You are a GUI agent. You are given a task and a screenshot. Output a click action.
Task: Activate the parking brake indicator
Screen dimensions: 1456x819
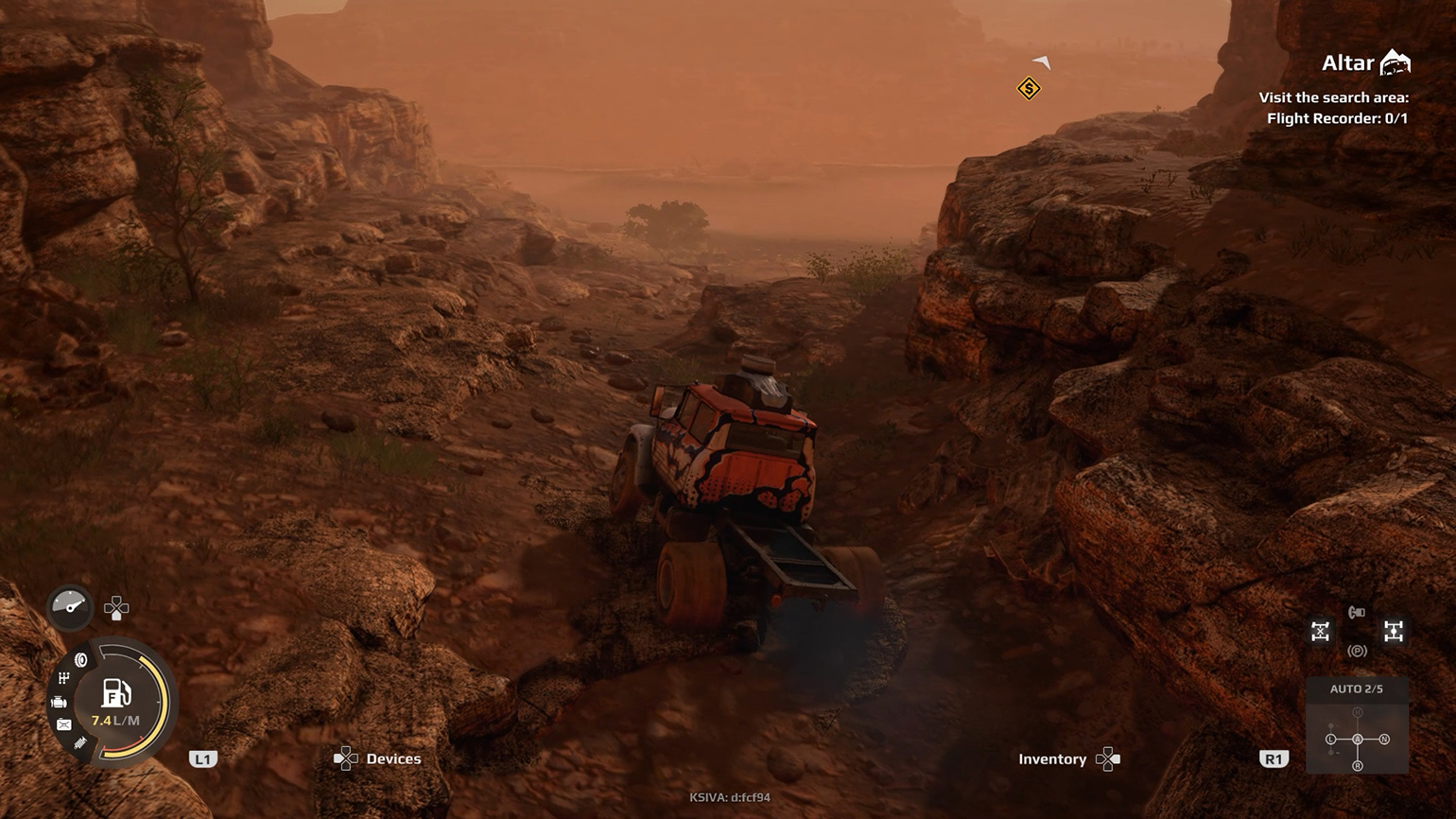pyautogui.click(x=1357, y=650)
